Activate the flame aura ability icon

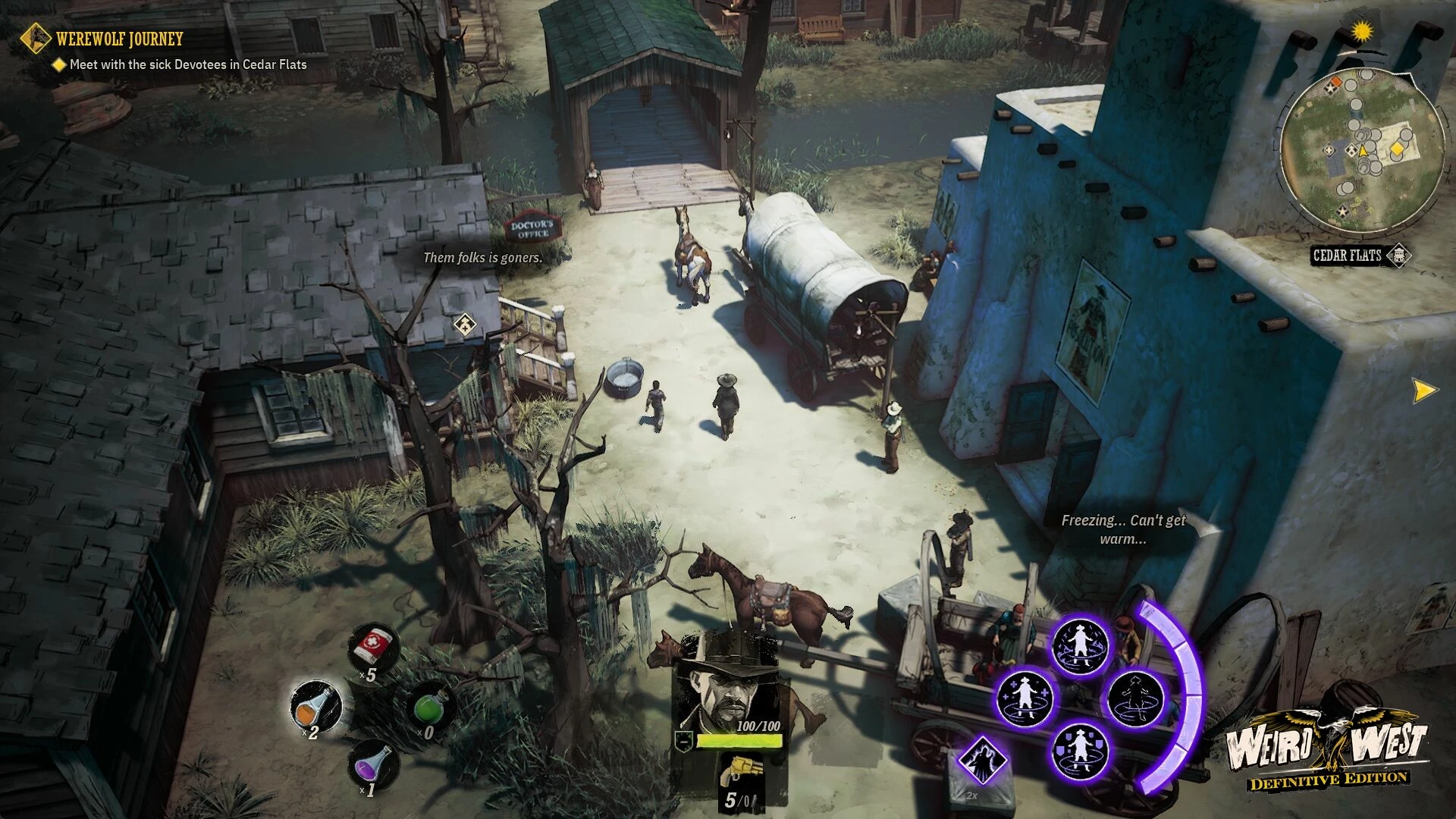[1079, 647]
